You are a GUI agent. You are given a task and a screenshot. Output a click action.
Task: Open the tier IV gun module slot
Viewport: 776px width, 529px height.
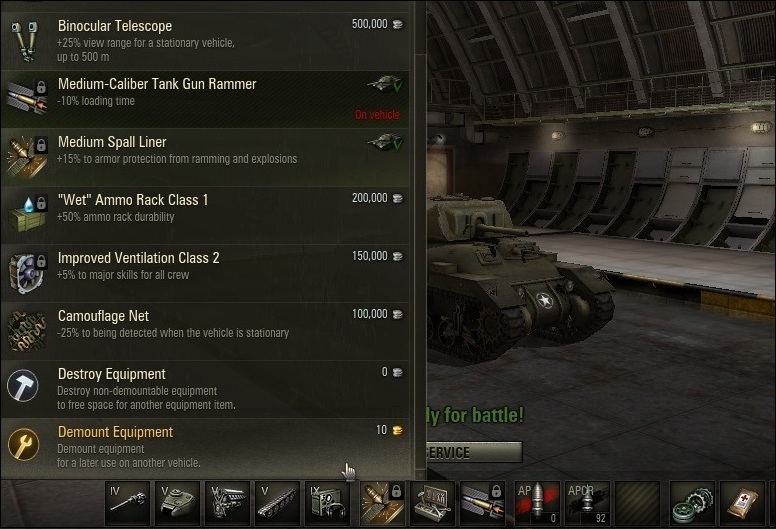pos(128,503)
